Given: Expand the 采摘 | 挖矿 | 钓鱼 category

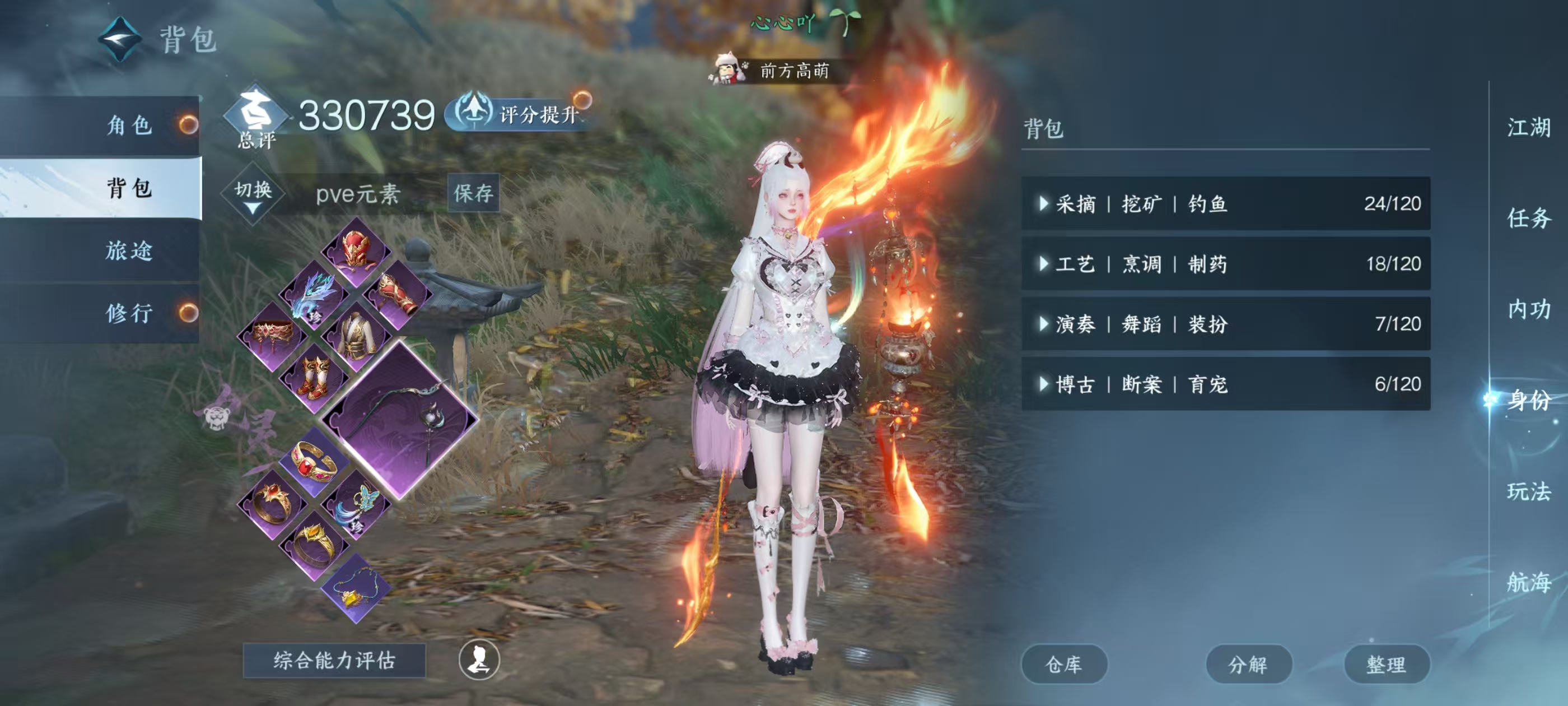Looking at the screenshot, I should pos(1225,203).
